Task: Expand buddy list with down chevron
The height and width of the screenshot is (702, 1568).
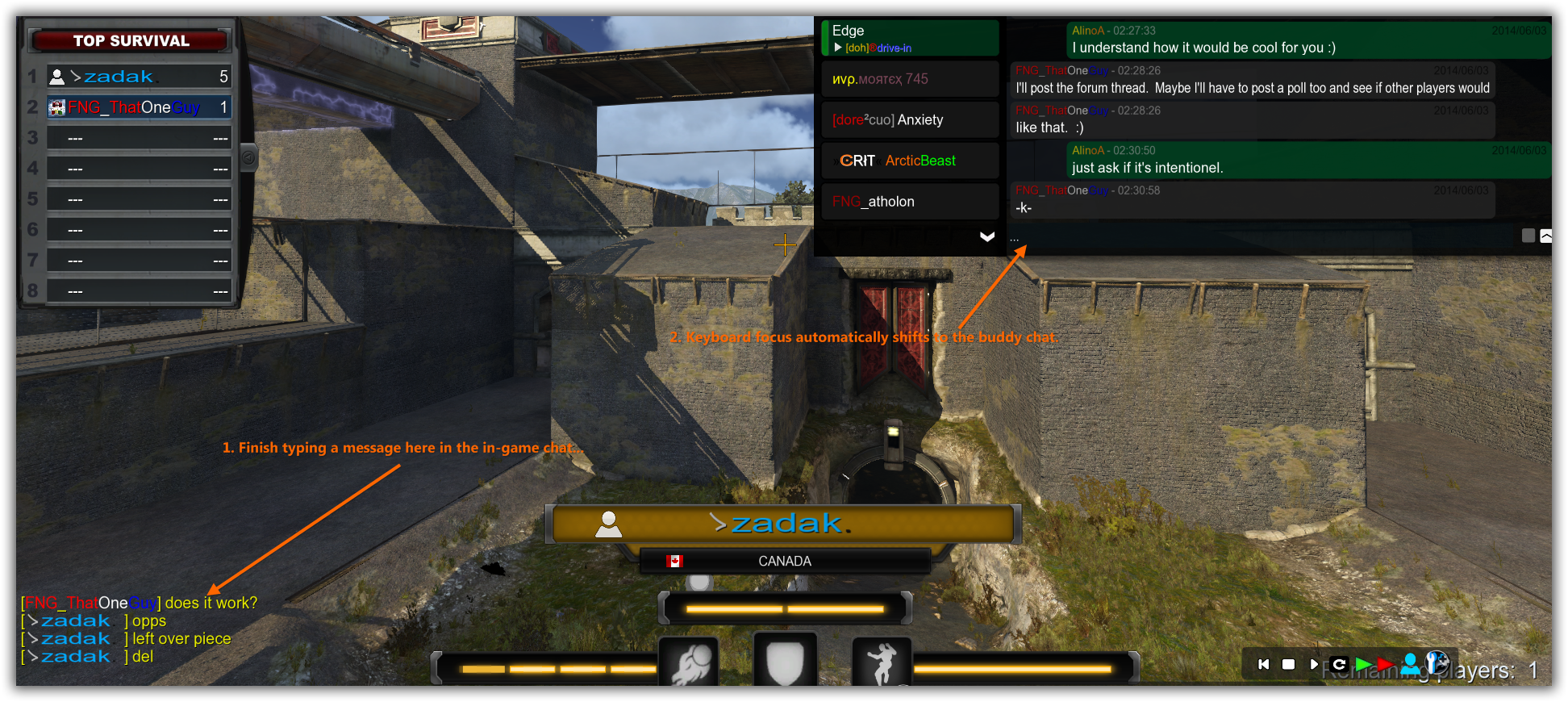Action: [986, 236]
